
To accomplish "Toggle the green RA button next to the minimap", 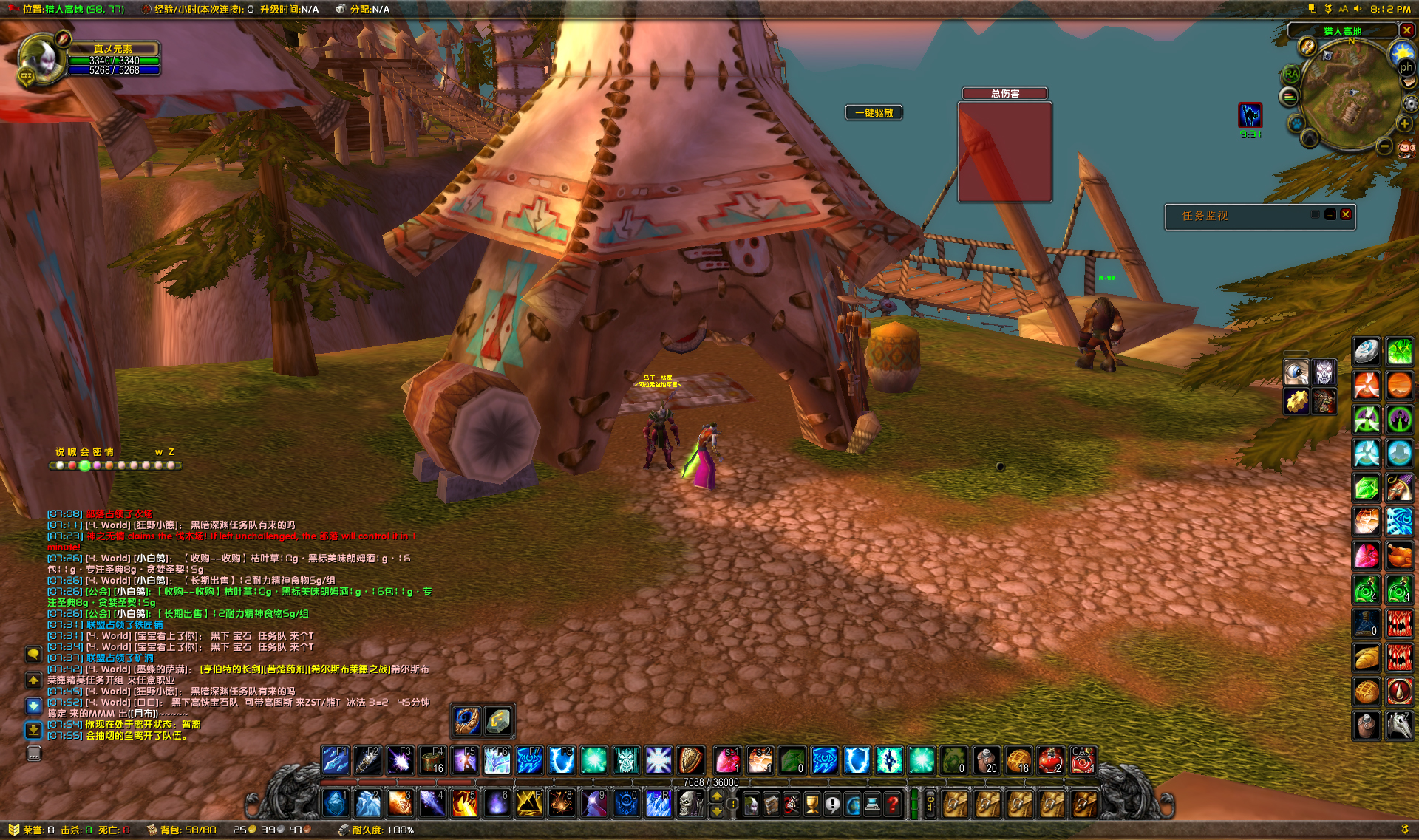I will coord(1292,74).
